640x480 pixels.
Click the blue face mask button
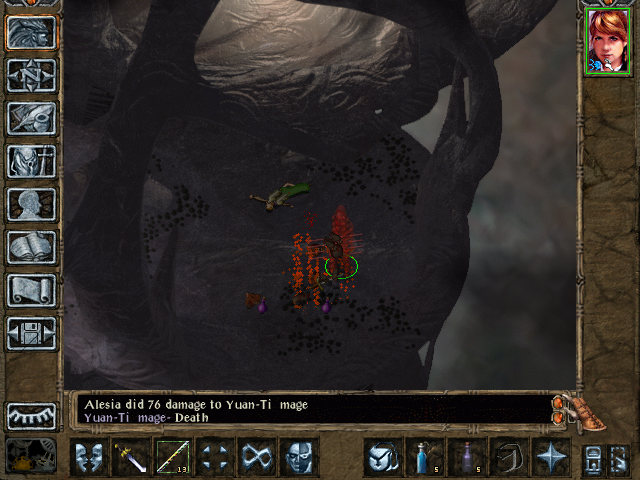(x=299, y=456)
